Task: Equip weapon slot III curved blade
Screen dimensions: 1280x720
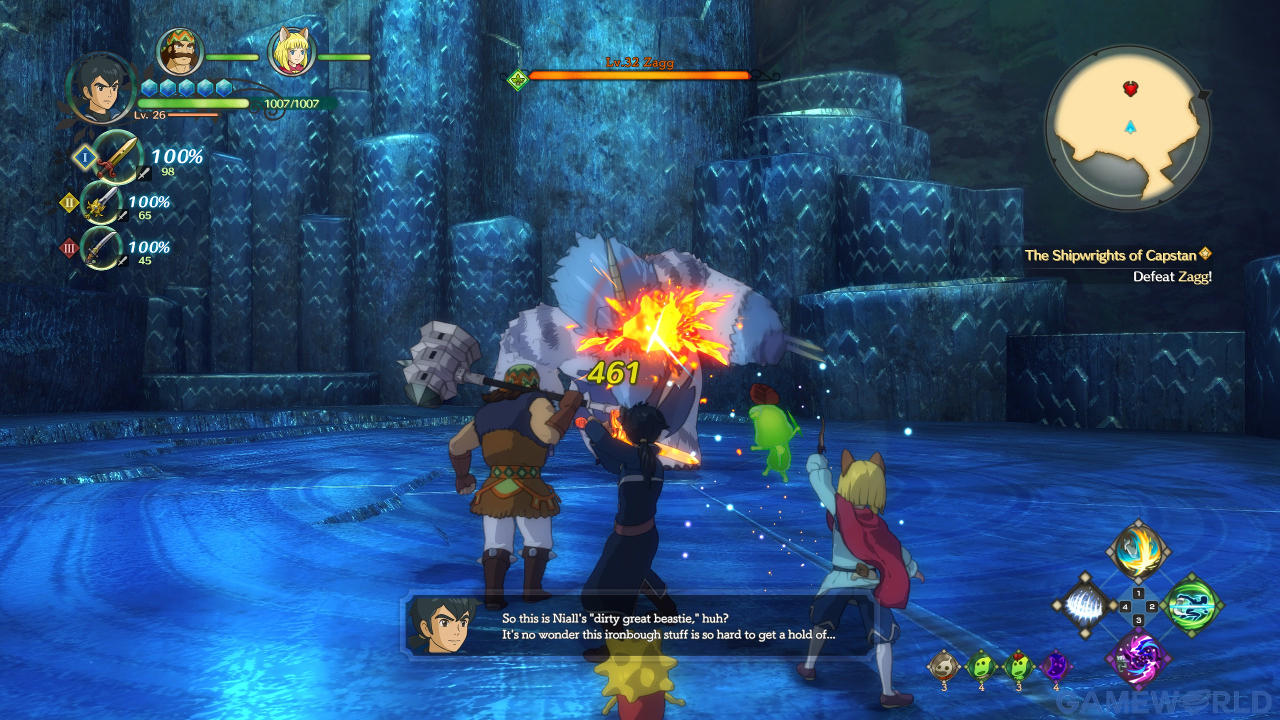Action: [102, 248]
